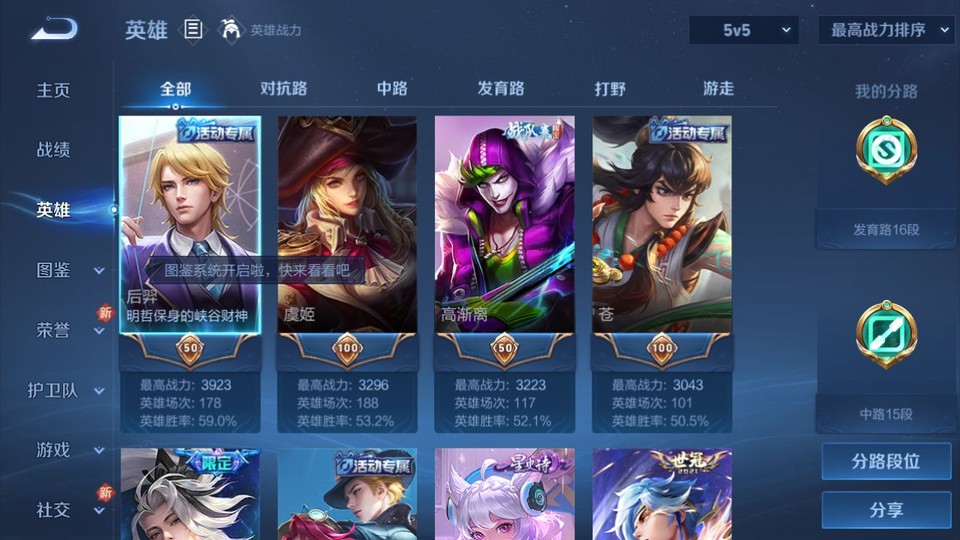Switch to the 打野 tab
Viewport: 960px width, 540px height.
coord(610,88)
